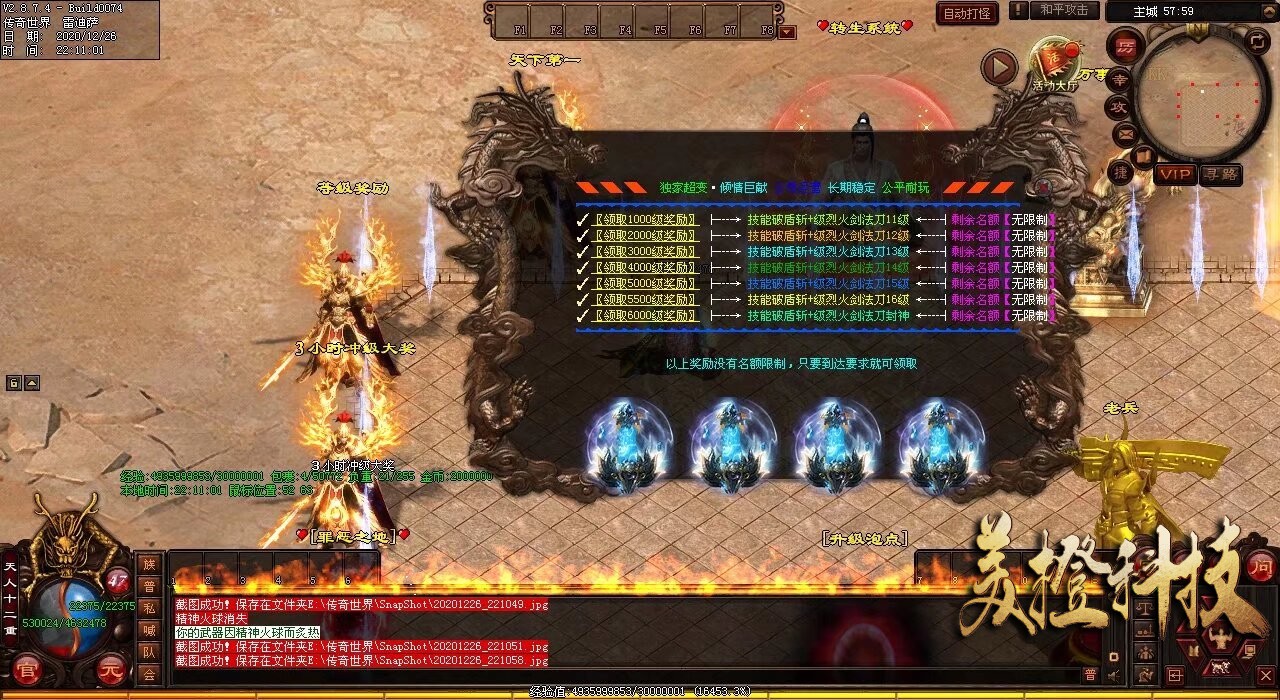This screenshot has width=1280, height=700.
Task: Claim the 领取6000级奖励 reward
Action: coord(645,315)
